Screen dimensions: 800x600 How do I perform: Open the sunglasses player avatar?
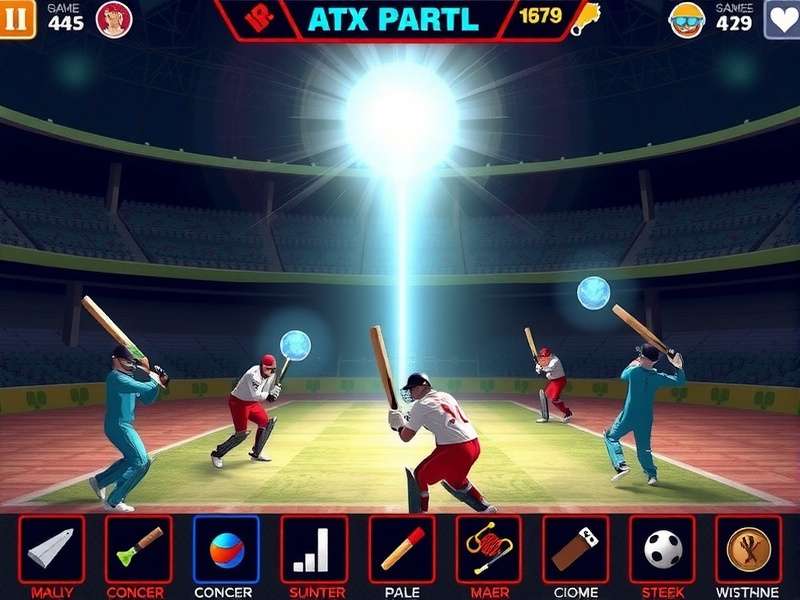pyautogui.click(x=686, y=19)
